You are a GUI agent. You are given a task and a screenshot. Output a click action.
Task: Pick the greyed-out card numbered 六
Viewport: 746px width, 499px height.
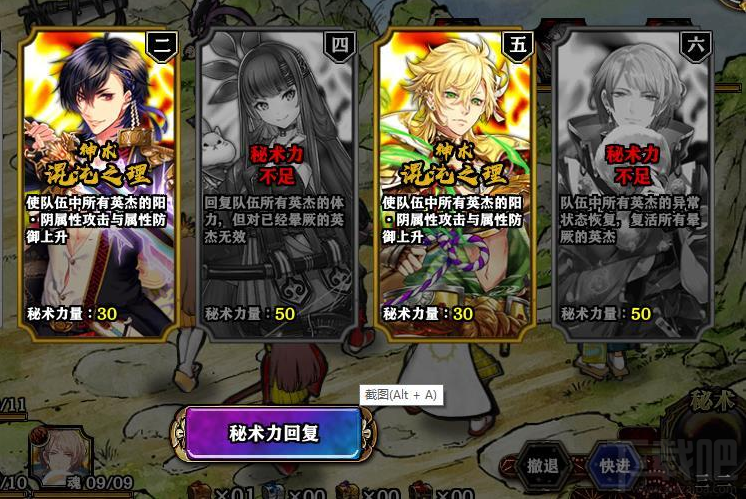633,185
